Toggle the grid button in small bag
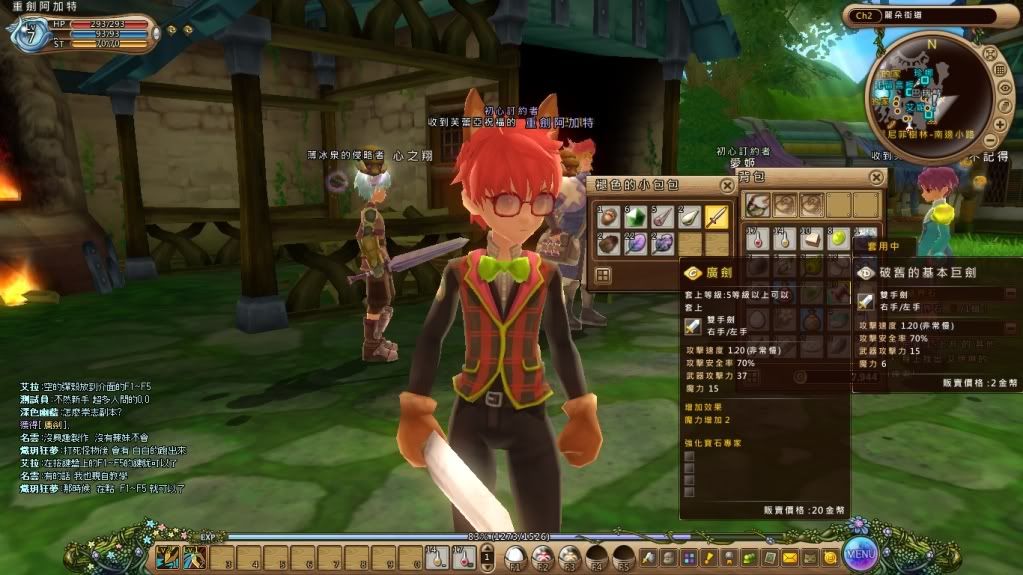The image size is (1023, 575). pos(604,275)
